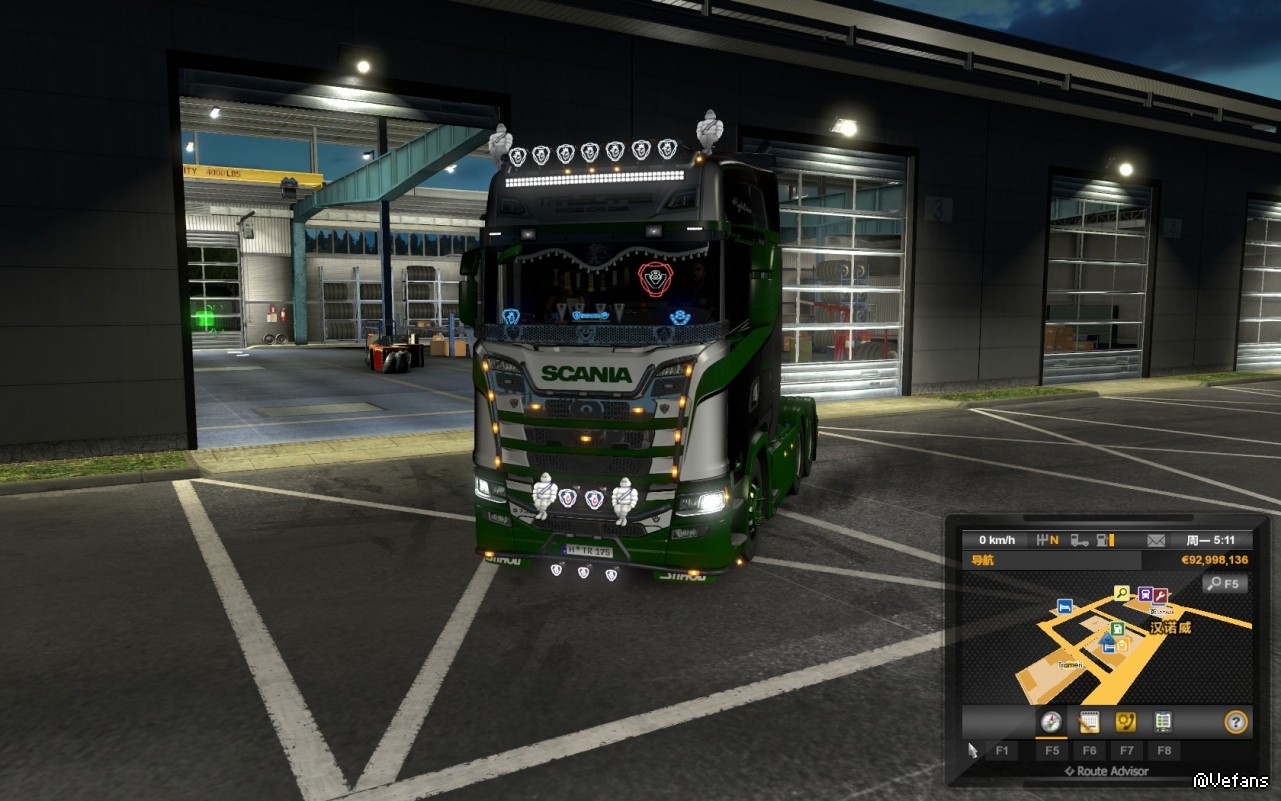Open the envelope mail icon
The image size is (1281, 801).
point(1156,540)
